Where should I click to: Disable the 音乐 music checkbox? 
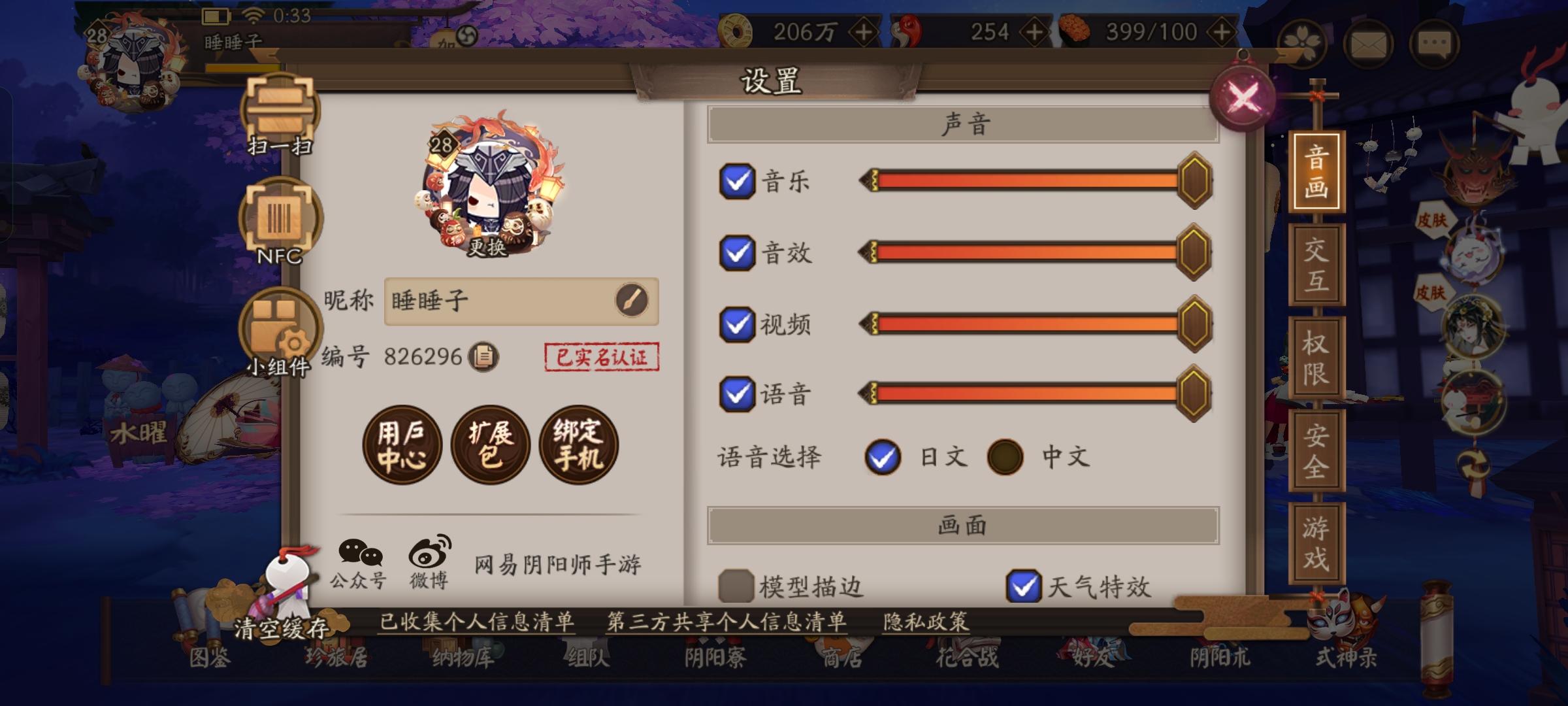pyautogui.click(x=736, y=182)
